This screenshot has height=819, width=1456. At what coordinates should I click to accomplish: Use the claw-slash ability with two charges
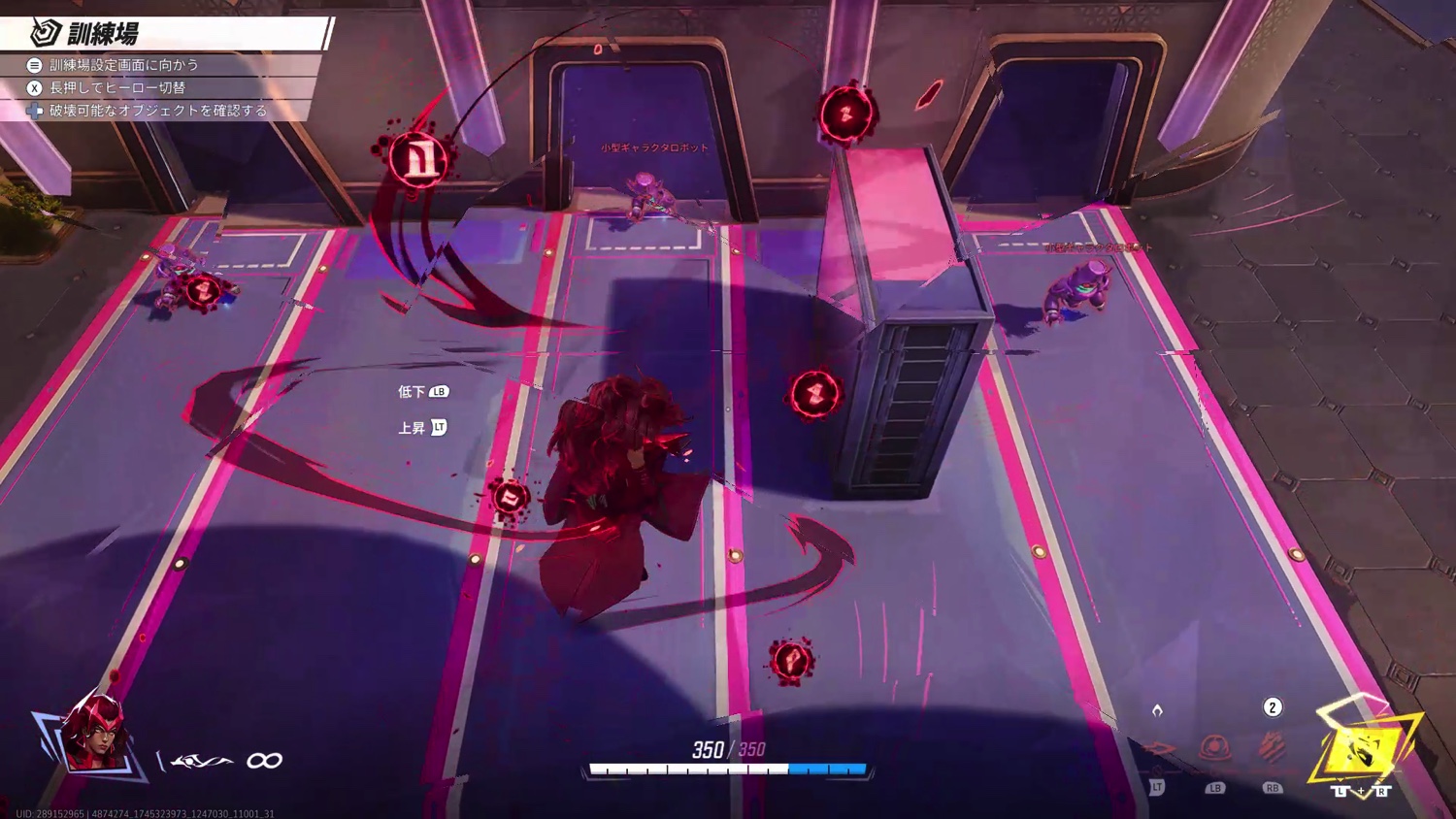pyautogui.click(x=1272, y=747)
